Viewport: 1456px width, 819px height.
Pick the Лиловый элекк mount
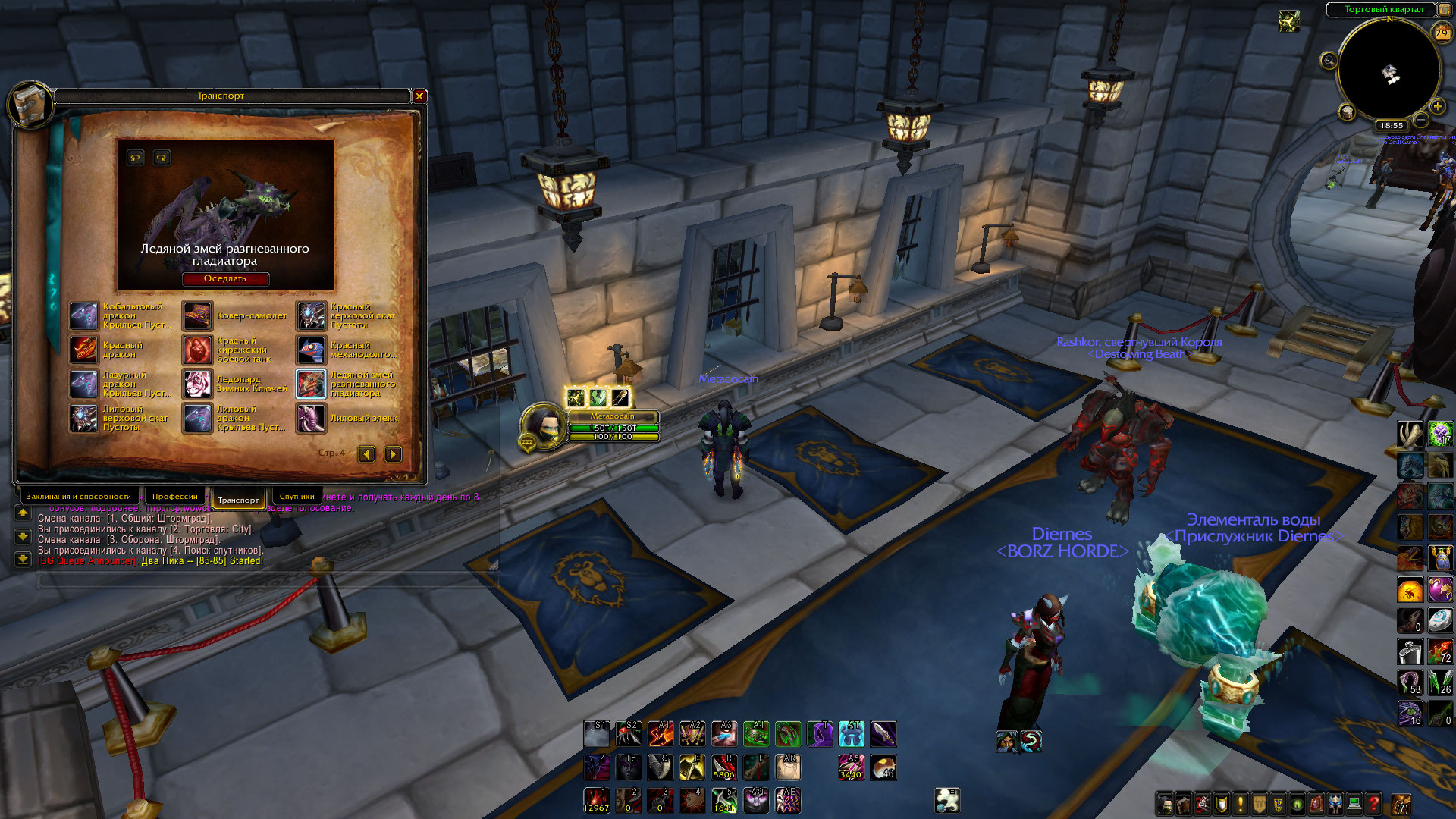[x=312, y=418]
